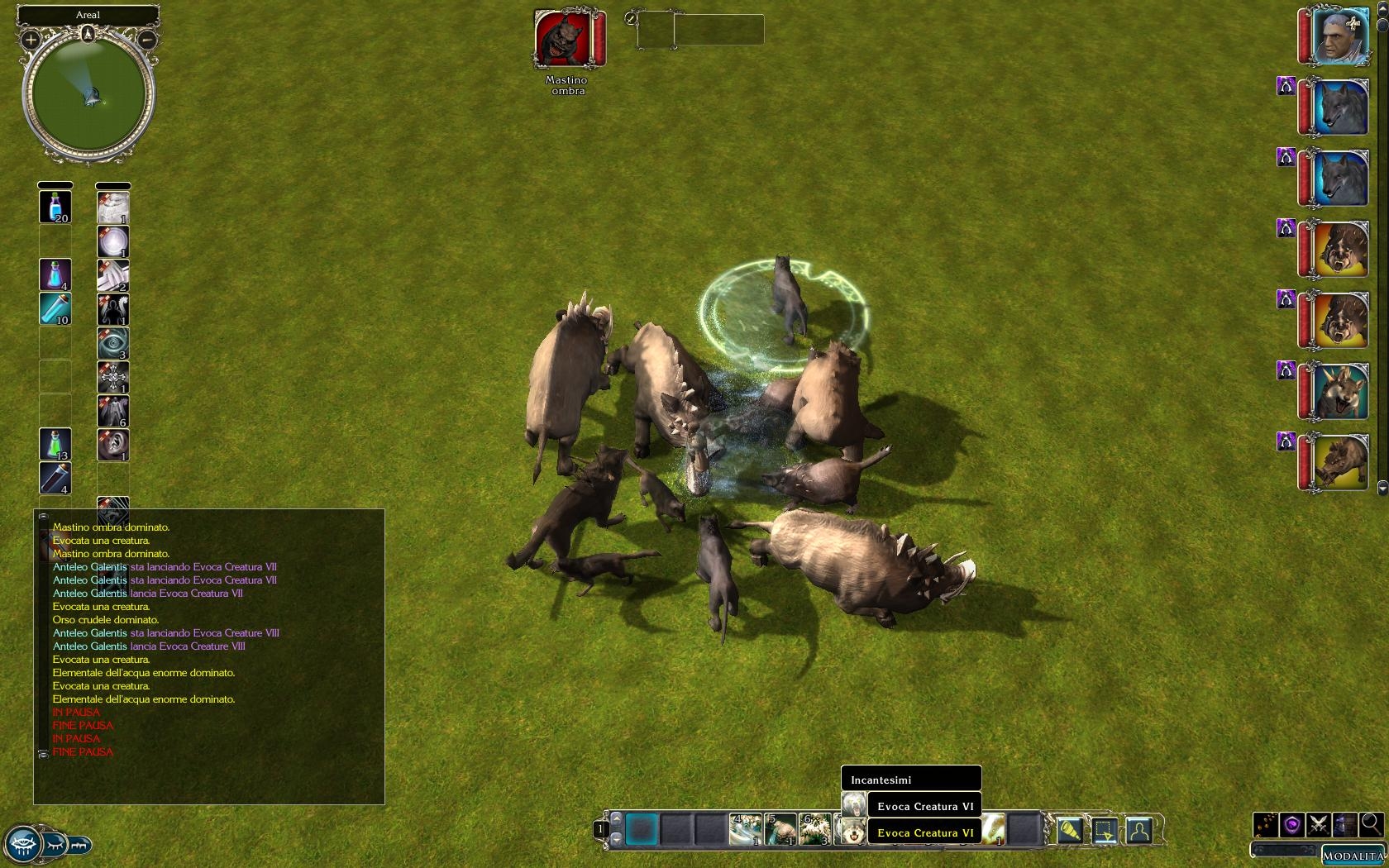
Task: Open the crossed swords combat icon
Action: [x=1319, y=824]
